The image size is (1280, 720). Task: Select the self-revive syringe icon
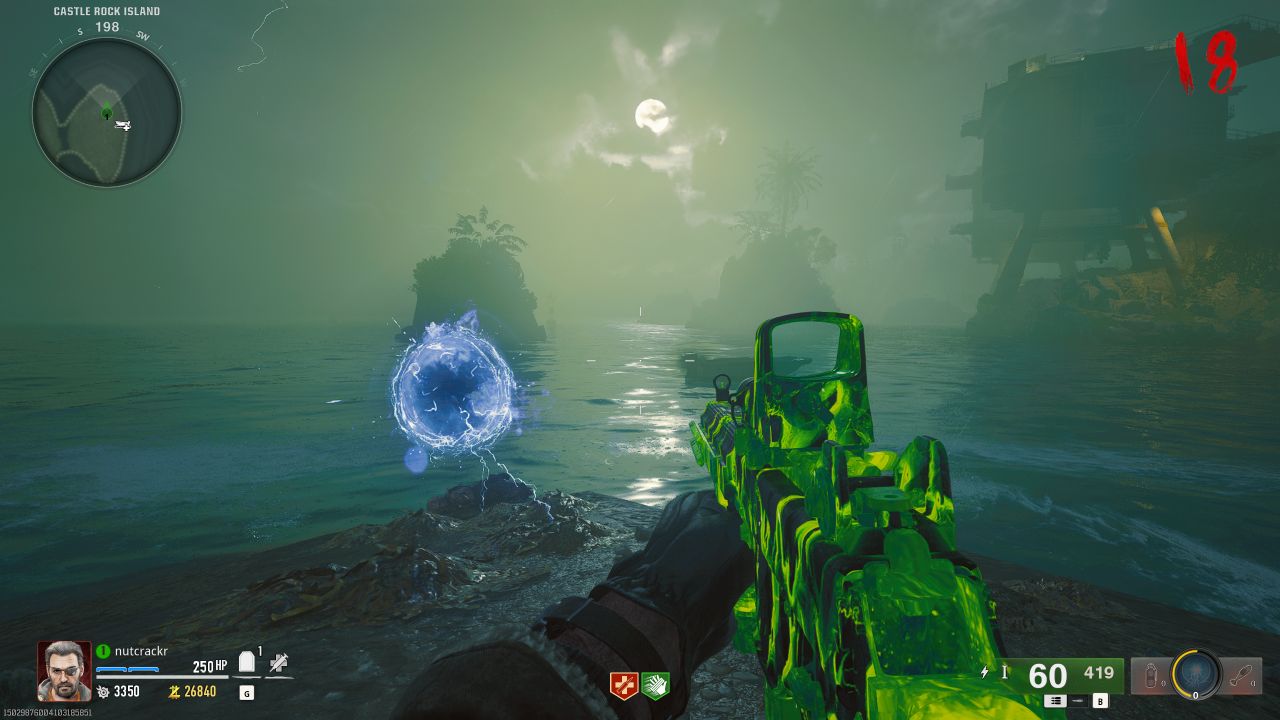coord(279,663)
